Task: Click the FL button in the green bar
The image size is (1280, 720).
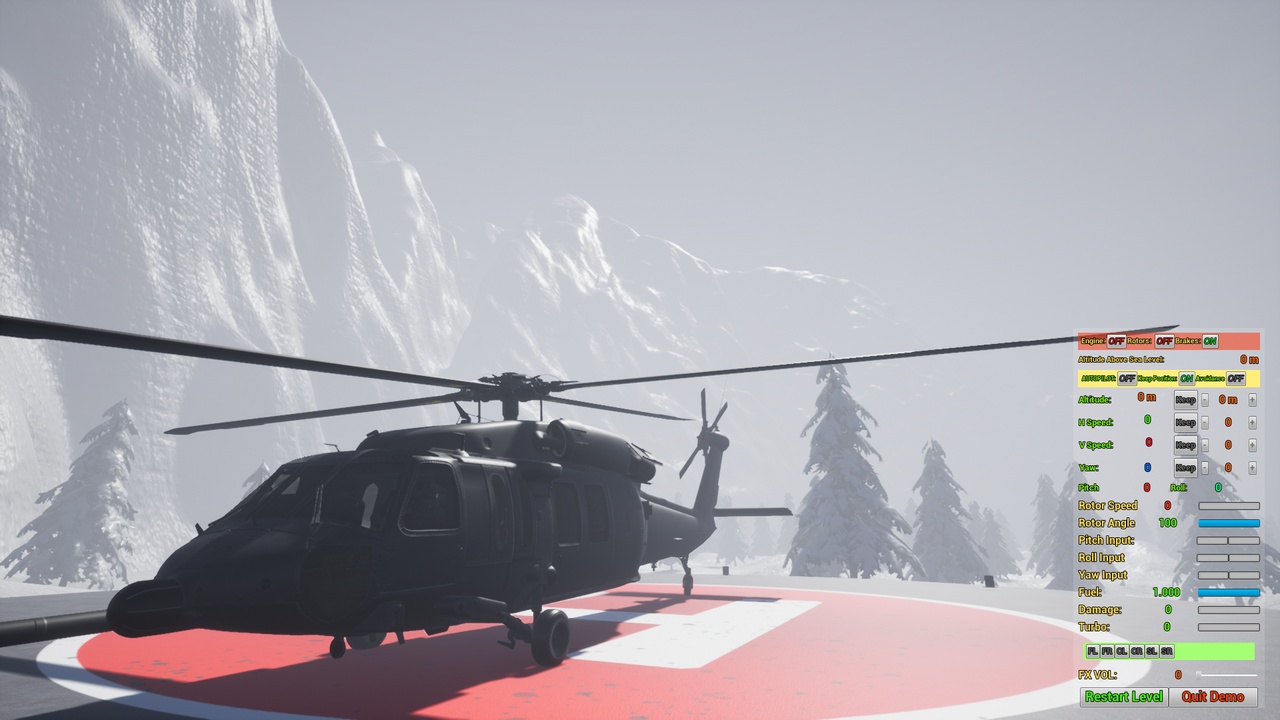Action: click(1092, 651)
